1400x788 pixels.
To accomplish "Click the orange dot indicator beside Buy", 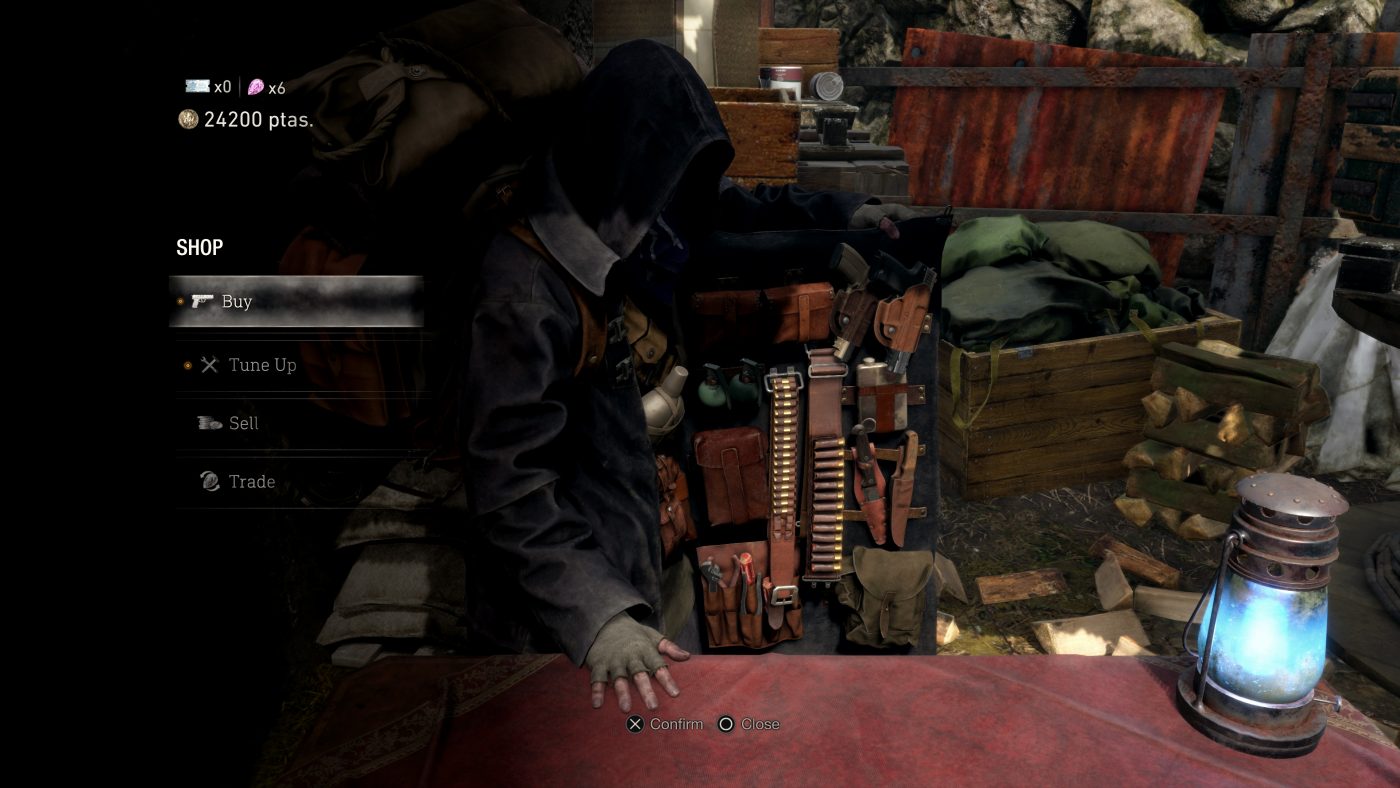I will click(x=180, y=300).
